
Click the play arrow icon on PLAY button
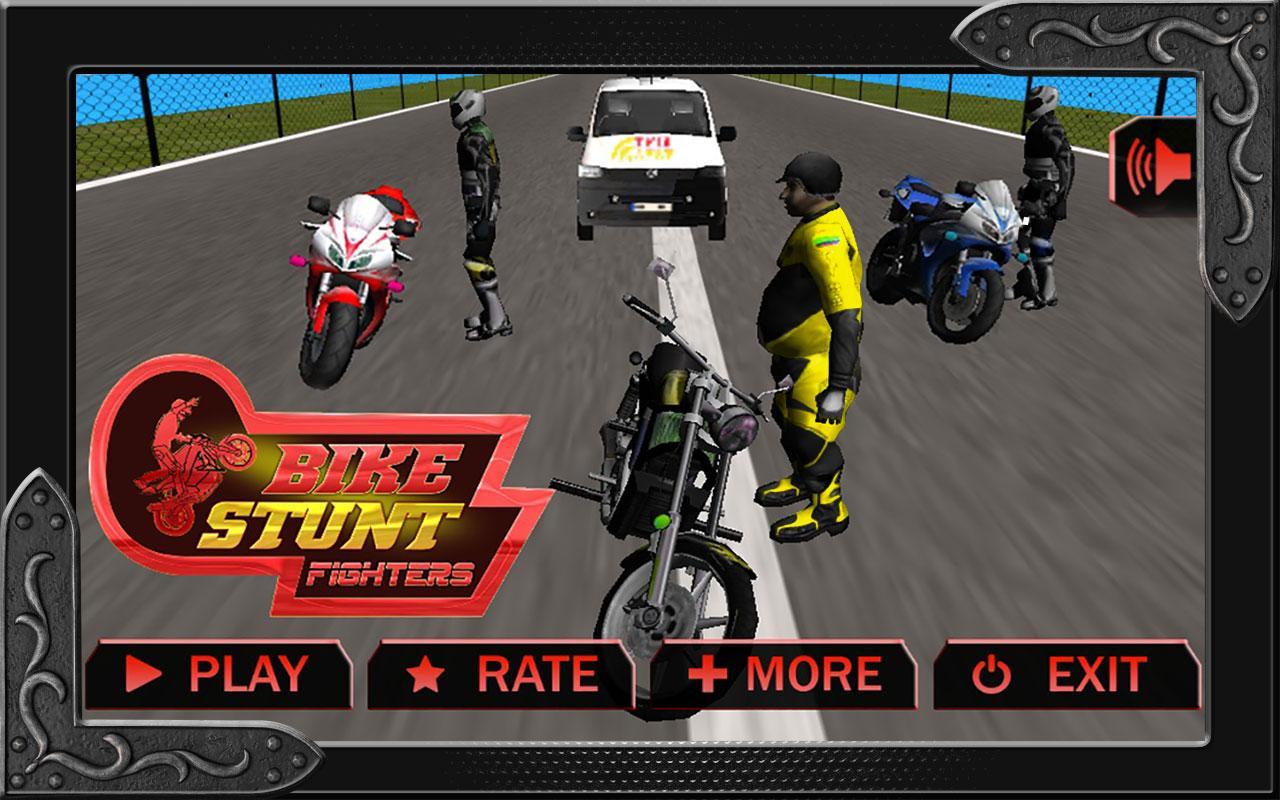tap(142, 674)
